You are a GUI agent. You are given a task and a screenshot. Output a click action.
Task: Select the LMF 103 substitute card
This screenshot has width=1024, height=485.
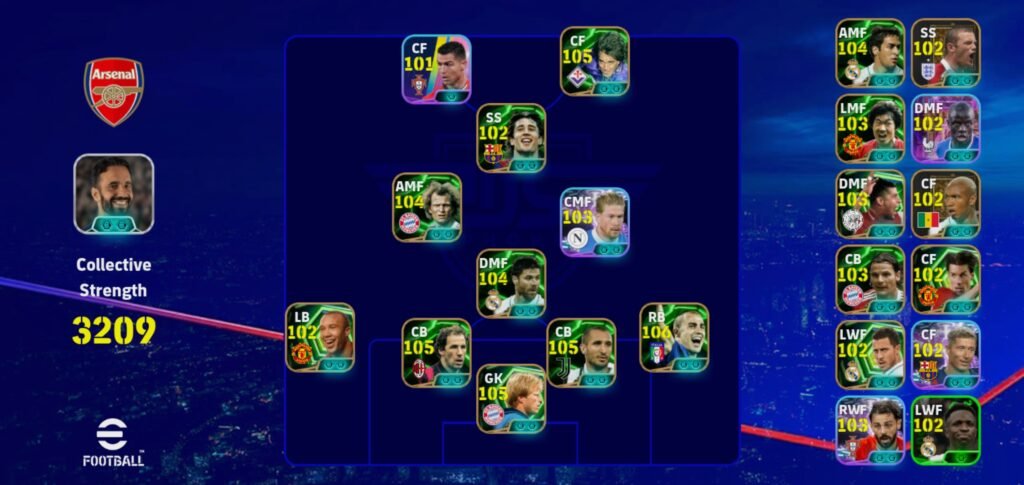tap(870, 129)
